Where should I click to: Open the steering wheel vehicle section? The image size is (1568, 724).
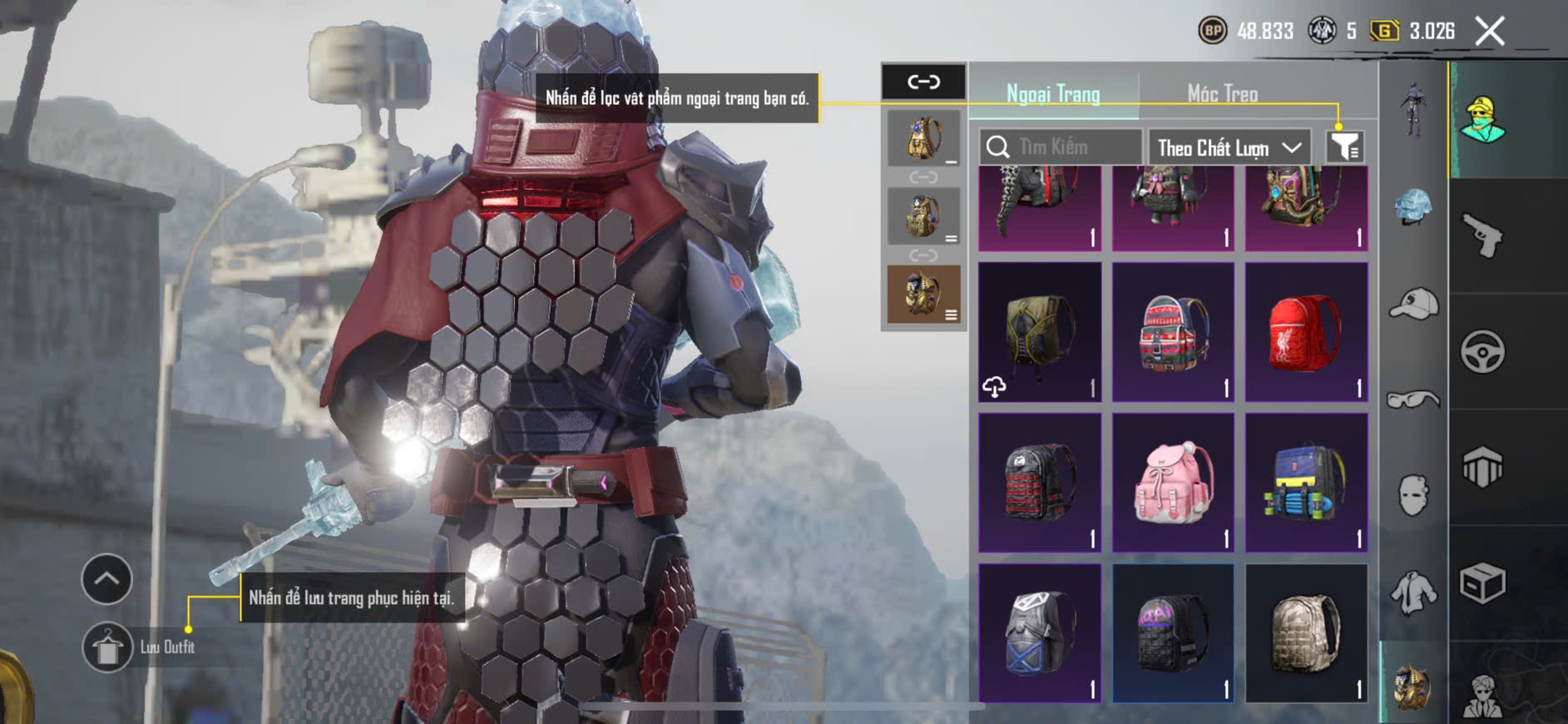pyautogui.click(x=1483, y=351)
